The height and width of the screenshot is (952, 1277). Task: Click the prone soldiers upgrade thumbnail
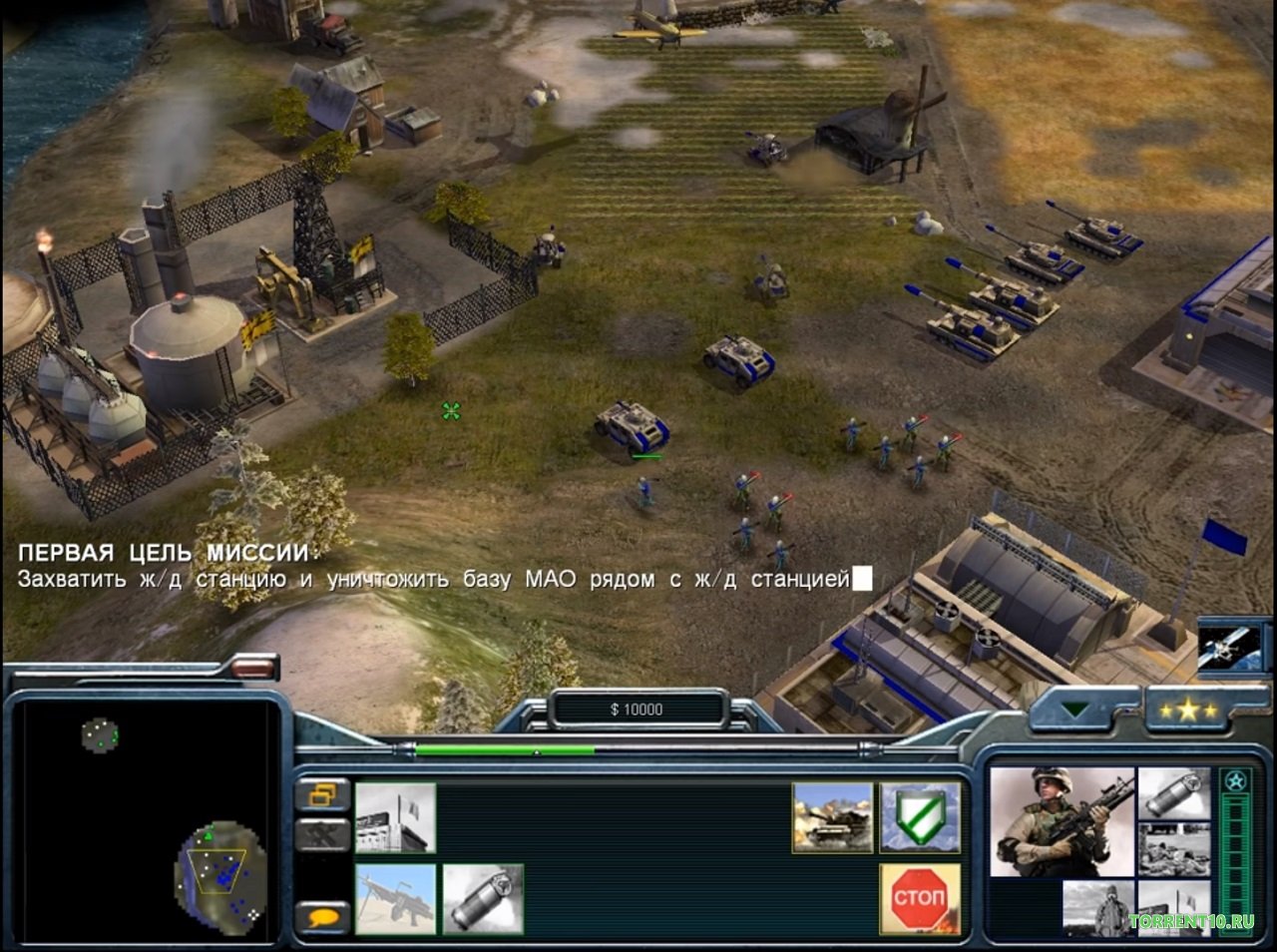(x=1174, y=850)
